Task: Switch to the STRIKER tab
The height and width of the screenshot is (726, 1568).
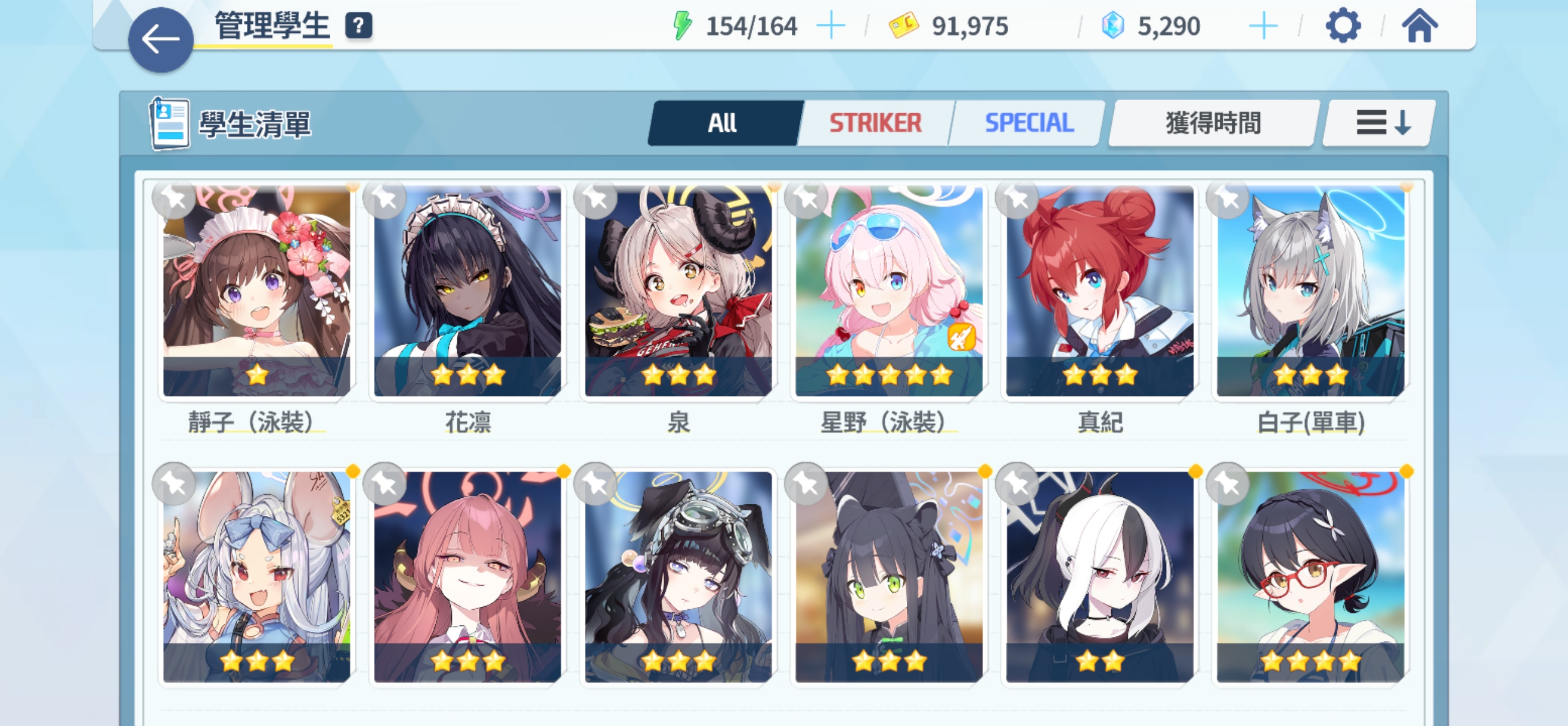Action: 875,123
